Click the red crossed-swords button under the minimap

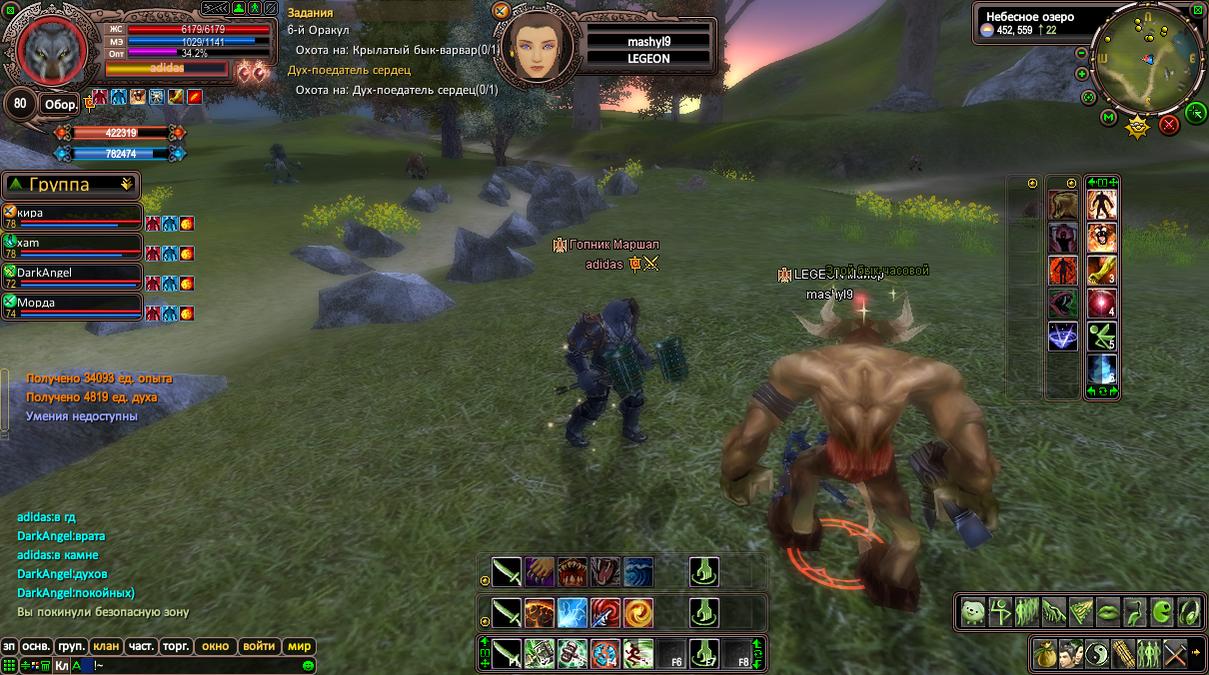coord(1168,124)
